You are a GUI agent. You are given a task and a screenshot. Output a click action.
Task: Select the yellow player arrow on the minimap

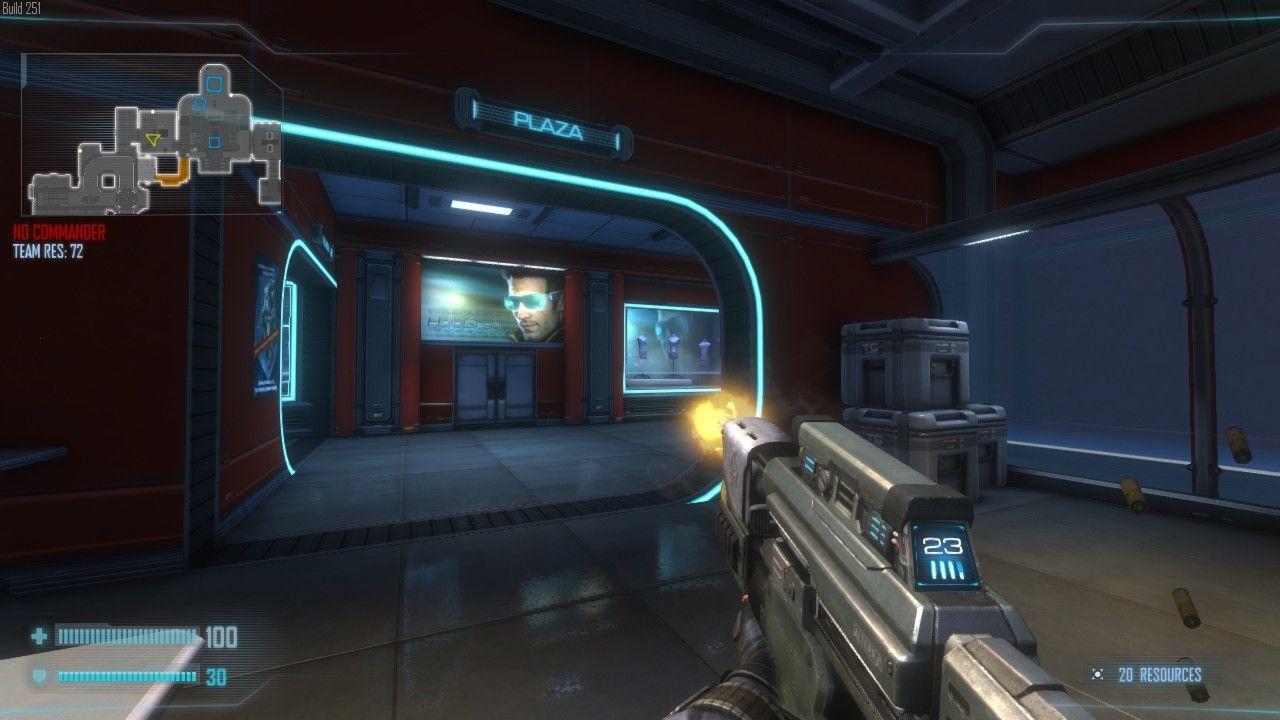pos(152,140)
